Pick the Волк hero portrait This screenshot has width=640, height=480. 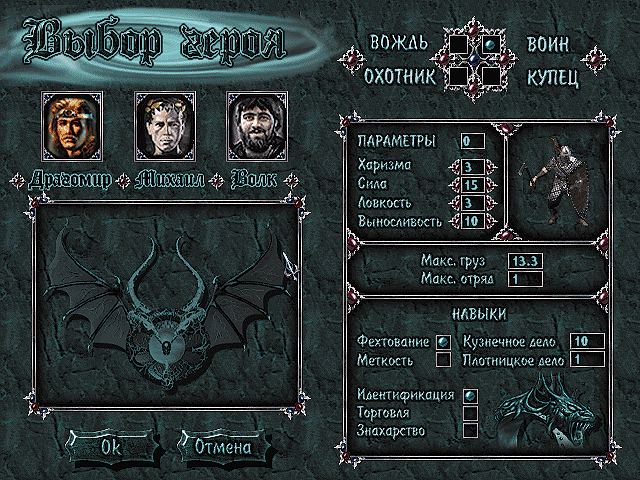tap(252, 126)
